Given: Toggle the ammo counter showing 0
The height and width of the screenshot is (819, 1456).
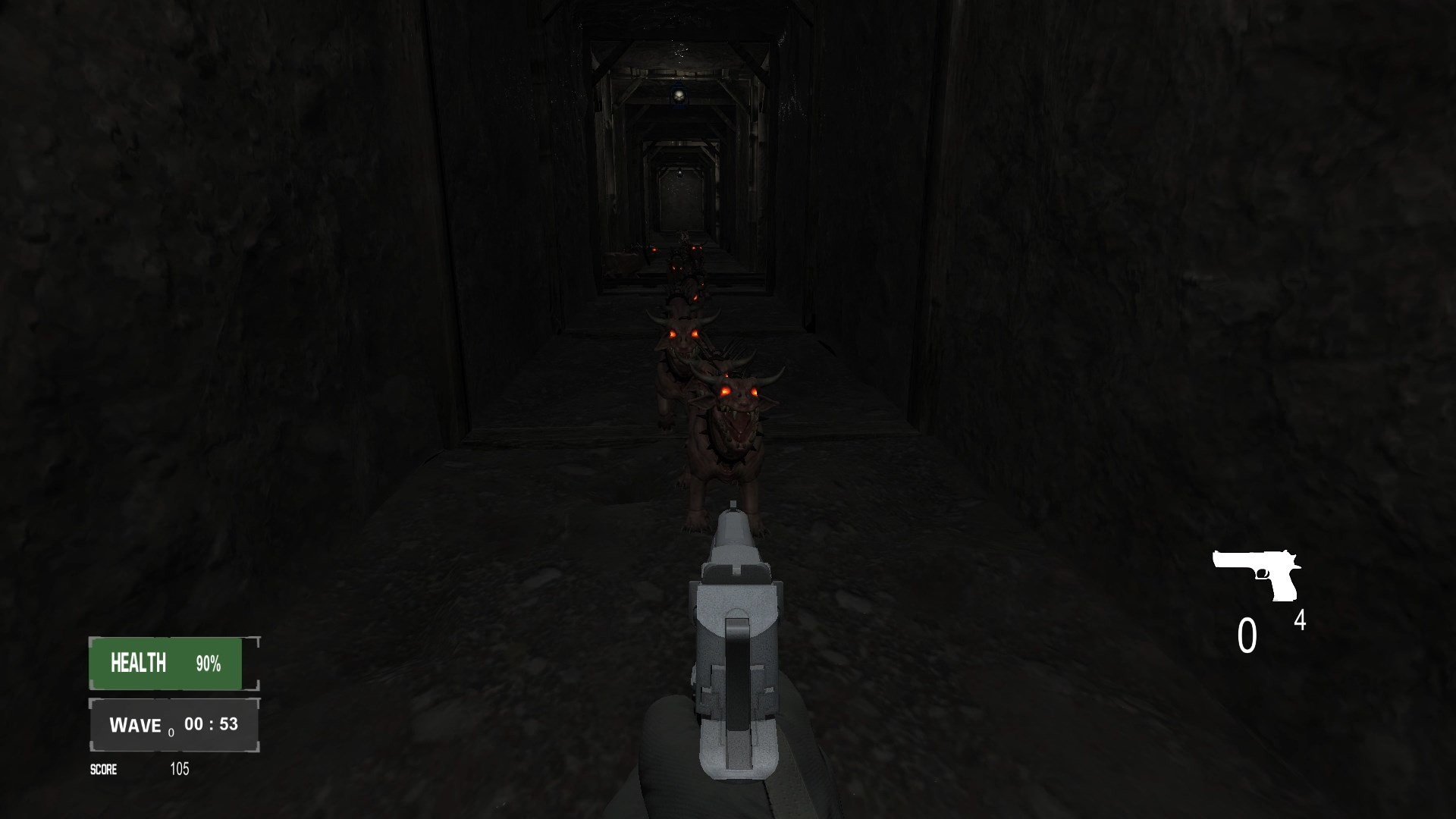Looking at the screenshot, I should tap(1246, 635).
